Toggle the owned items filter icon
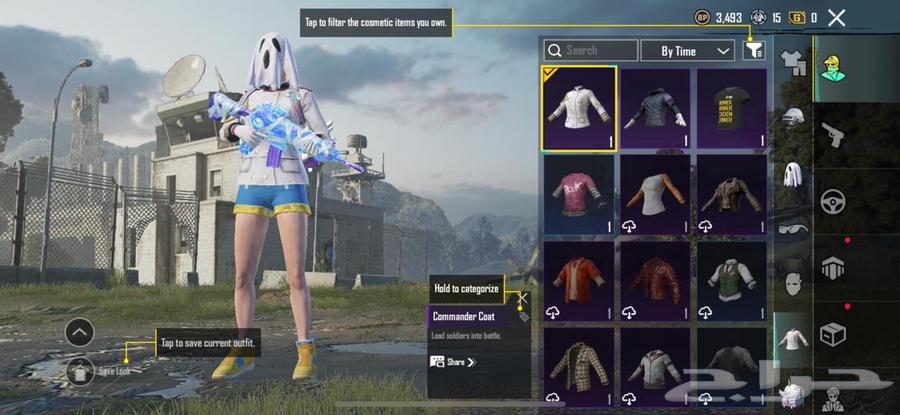900x415 pixels. click(753, 50)
